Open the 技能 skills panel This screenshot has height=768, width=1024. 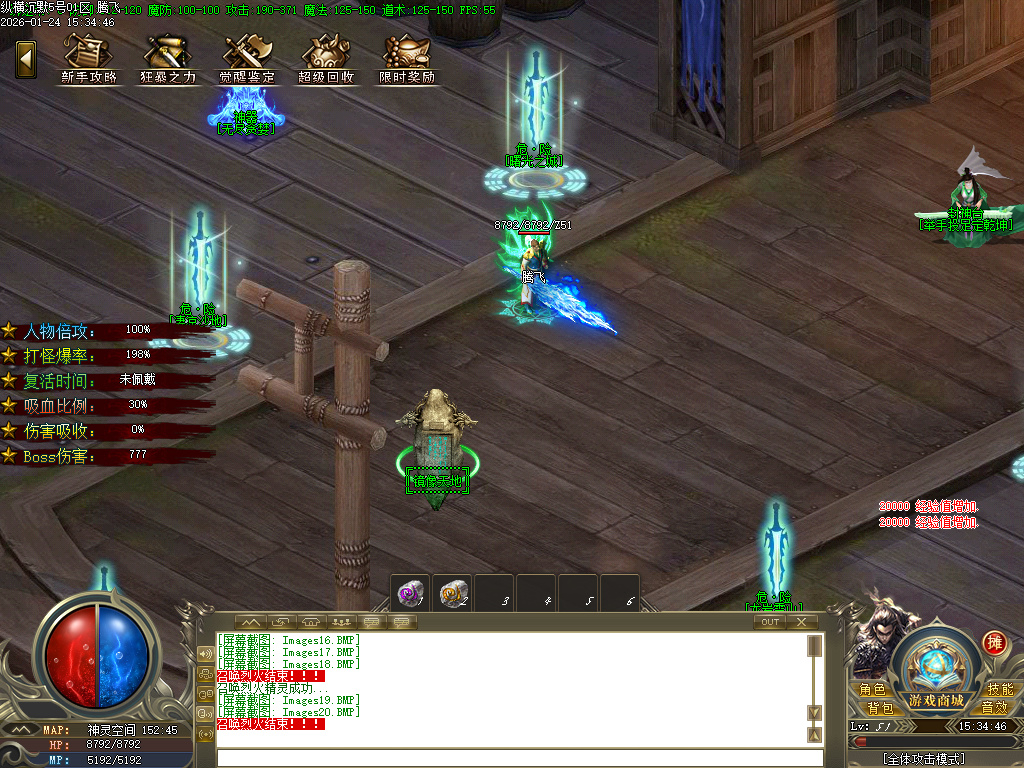tap(999, 689)
